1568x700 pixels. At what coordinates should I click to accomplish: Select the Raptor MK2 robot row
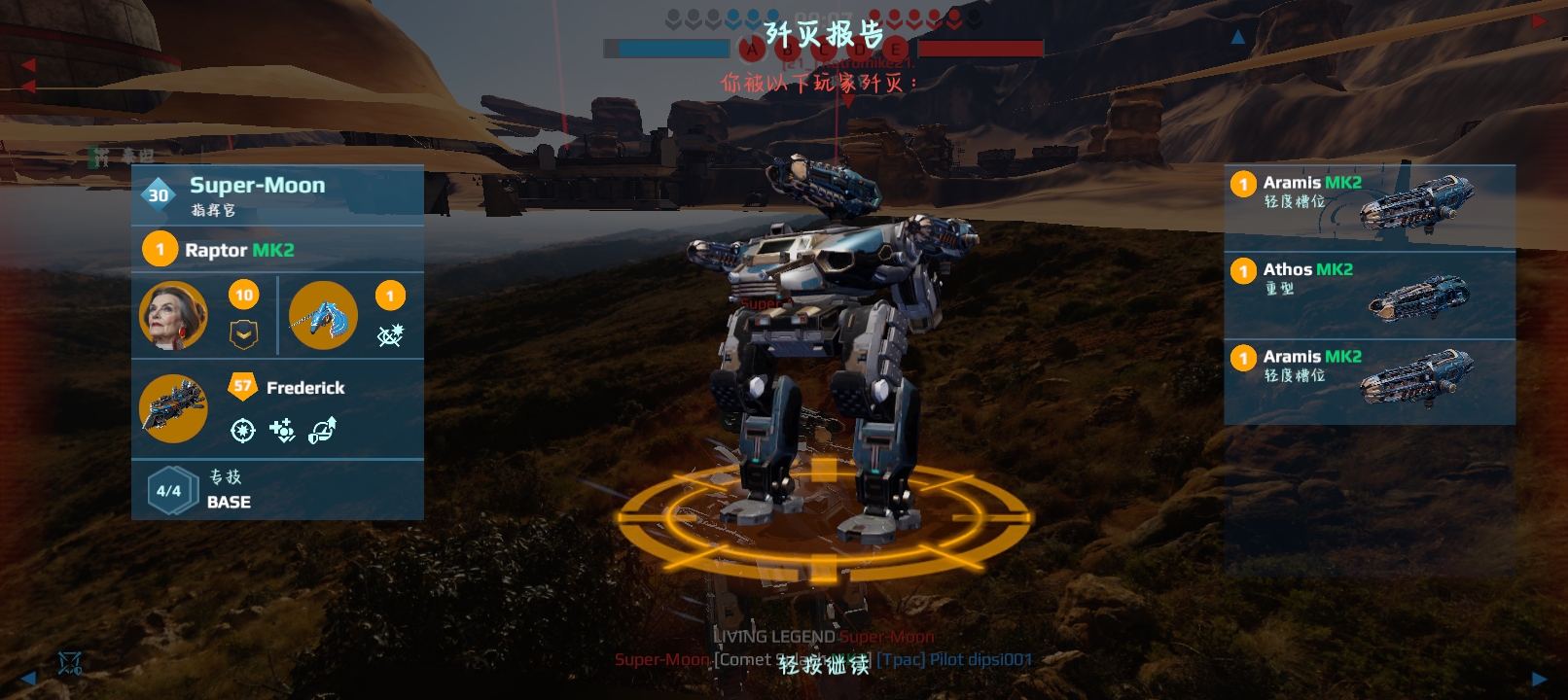click(277, 250)
